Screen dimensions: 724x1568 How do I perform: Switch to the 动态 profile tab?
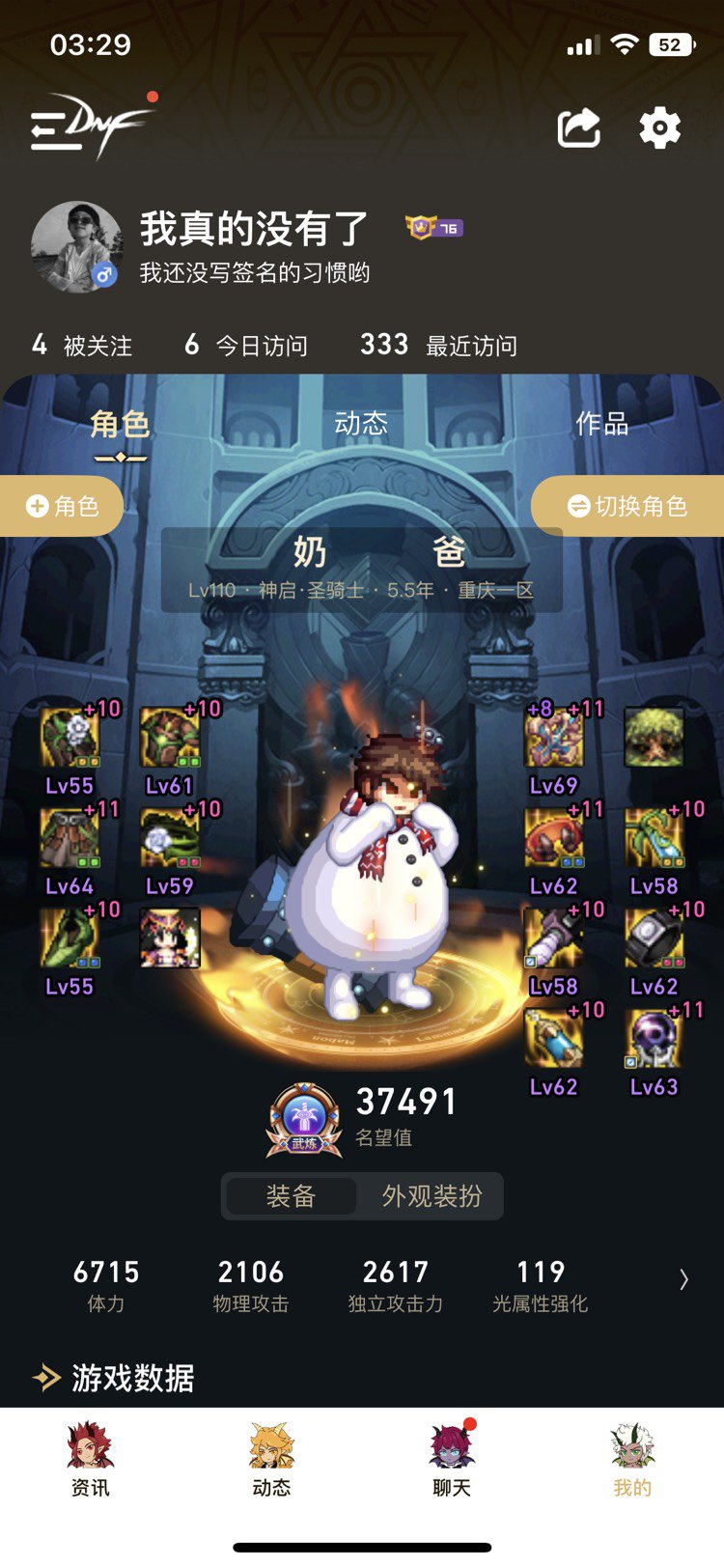click(361, 424)
